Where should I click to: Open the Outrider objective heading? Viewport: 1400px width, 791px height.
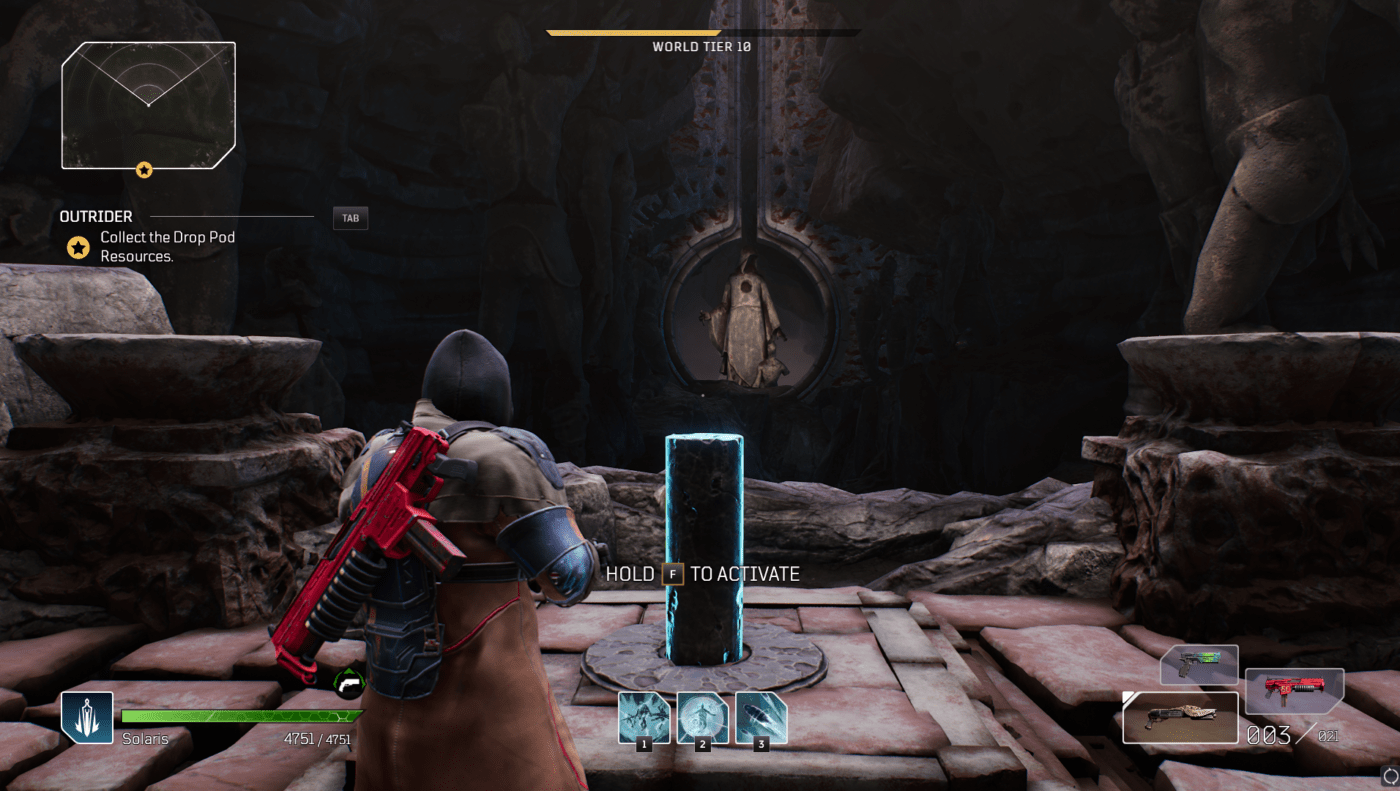tap(97, 216)
